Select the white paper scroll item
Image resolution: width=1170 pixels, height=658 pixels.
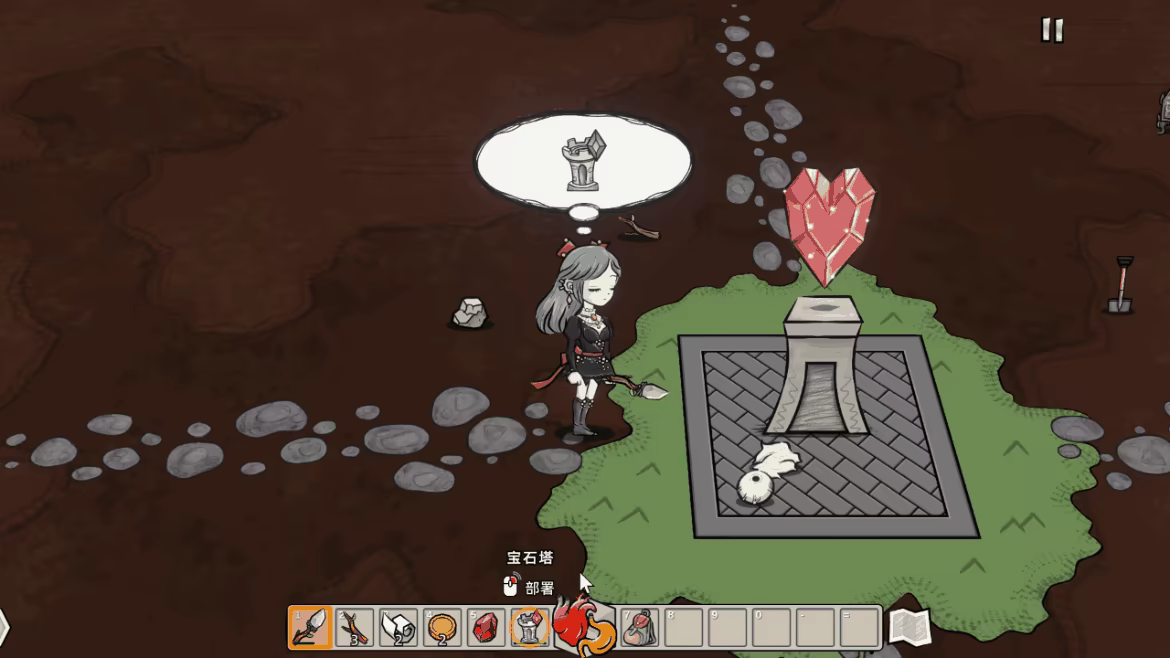click(398, 627)
